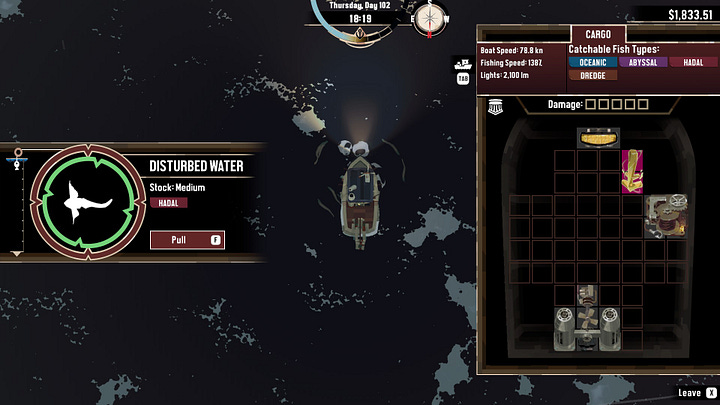The height and width of the screenshot is (405, 720).
Task: Select the Cargo tab header
Action: tap(598, 34)
